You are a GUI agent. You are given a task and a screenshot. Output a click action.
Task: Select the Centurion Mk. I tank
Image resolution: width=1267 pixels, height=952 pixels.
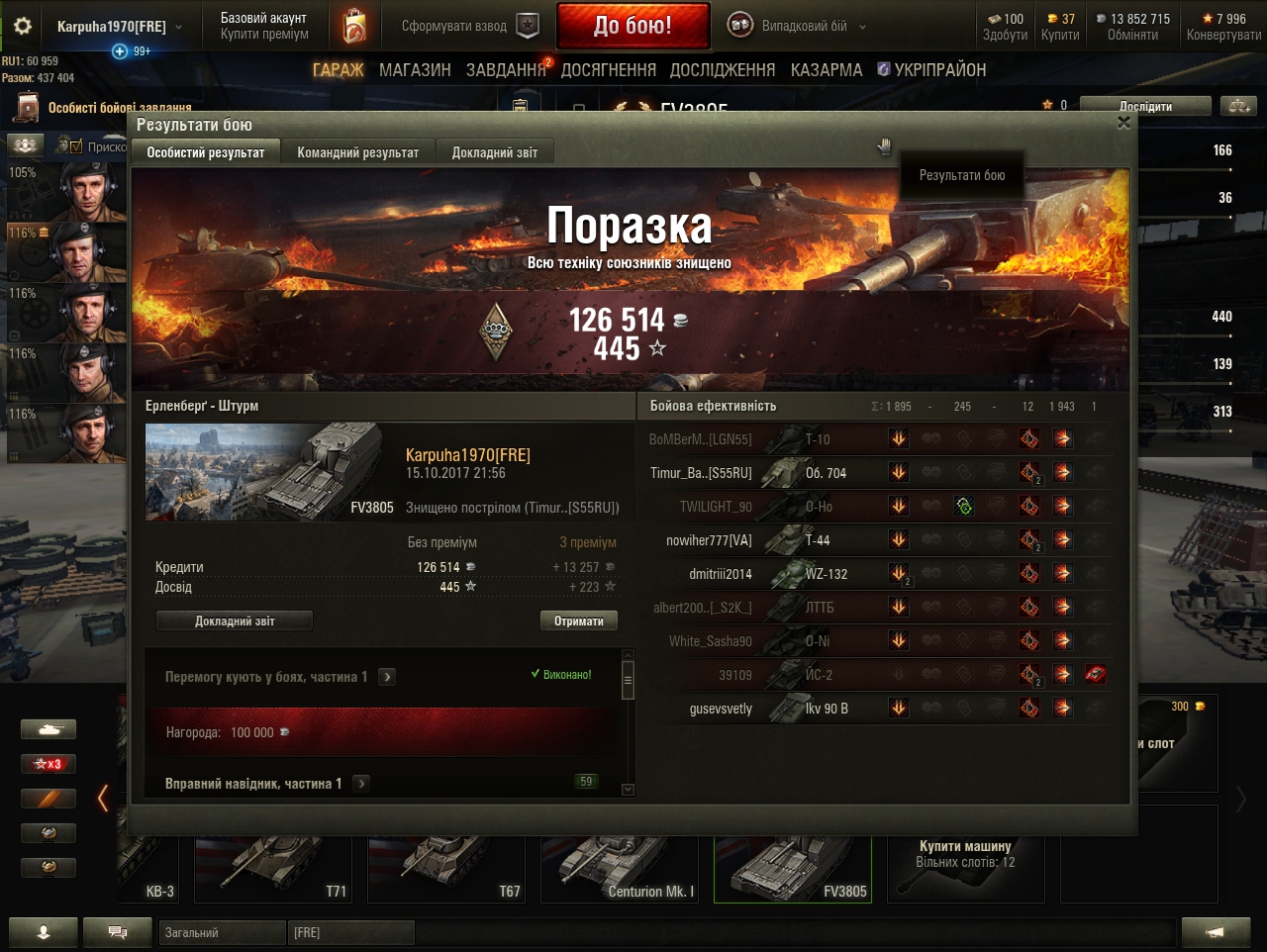(620, 869)
